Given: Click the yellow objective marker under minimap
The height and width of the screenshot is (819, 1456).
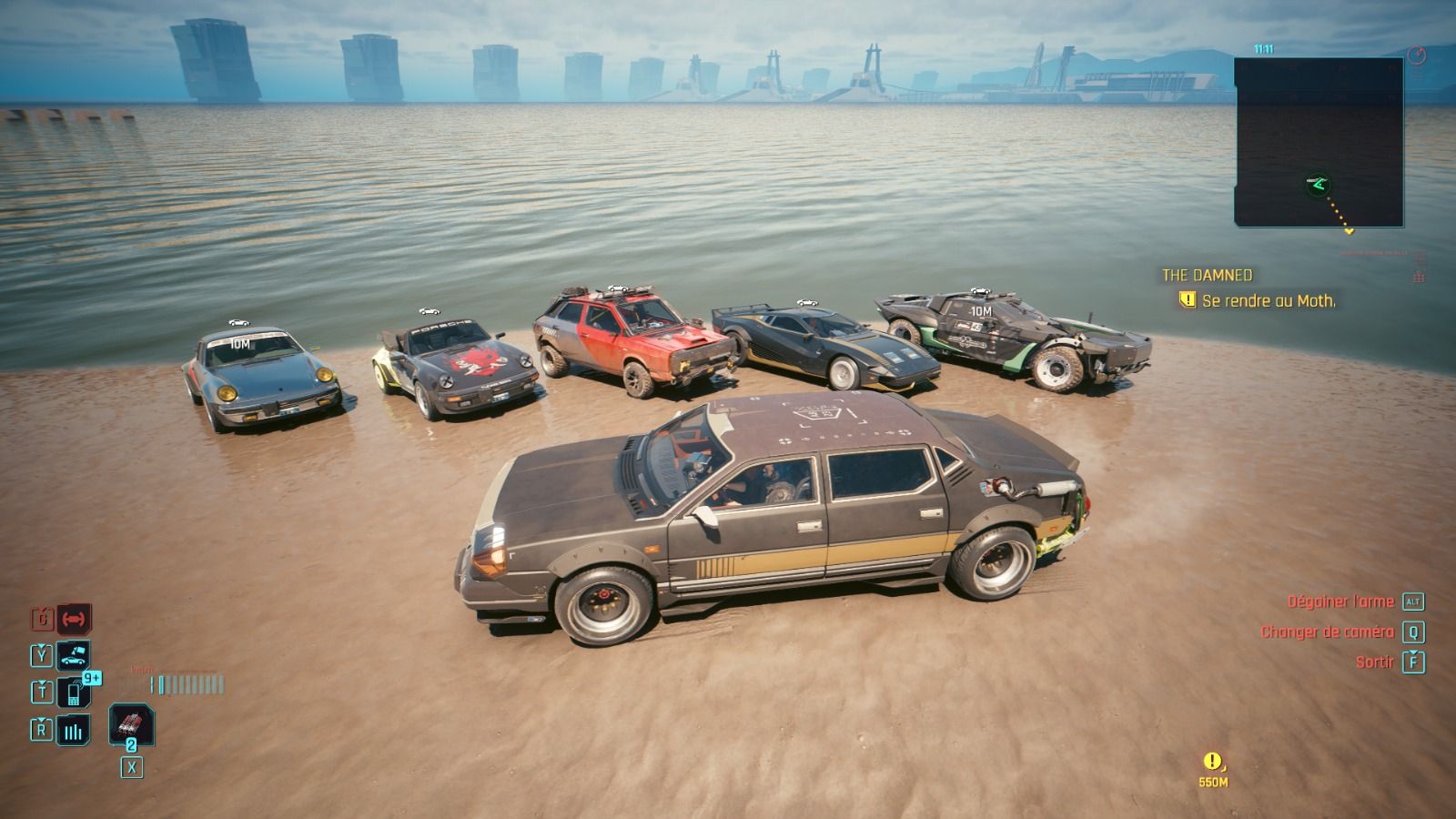Looking at the screenshot, I should 1350,231.
